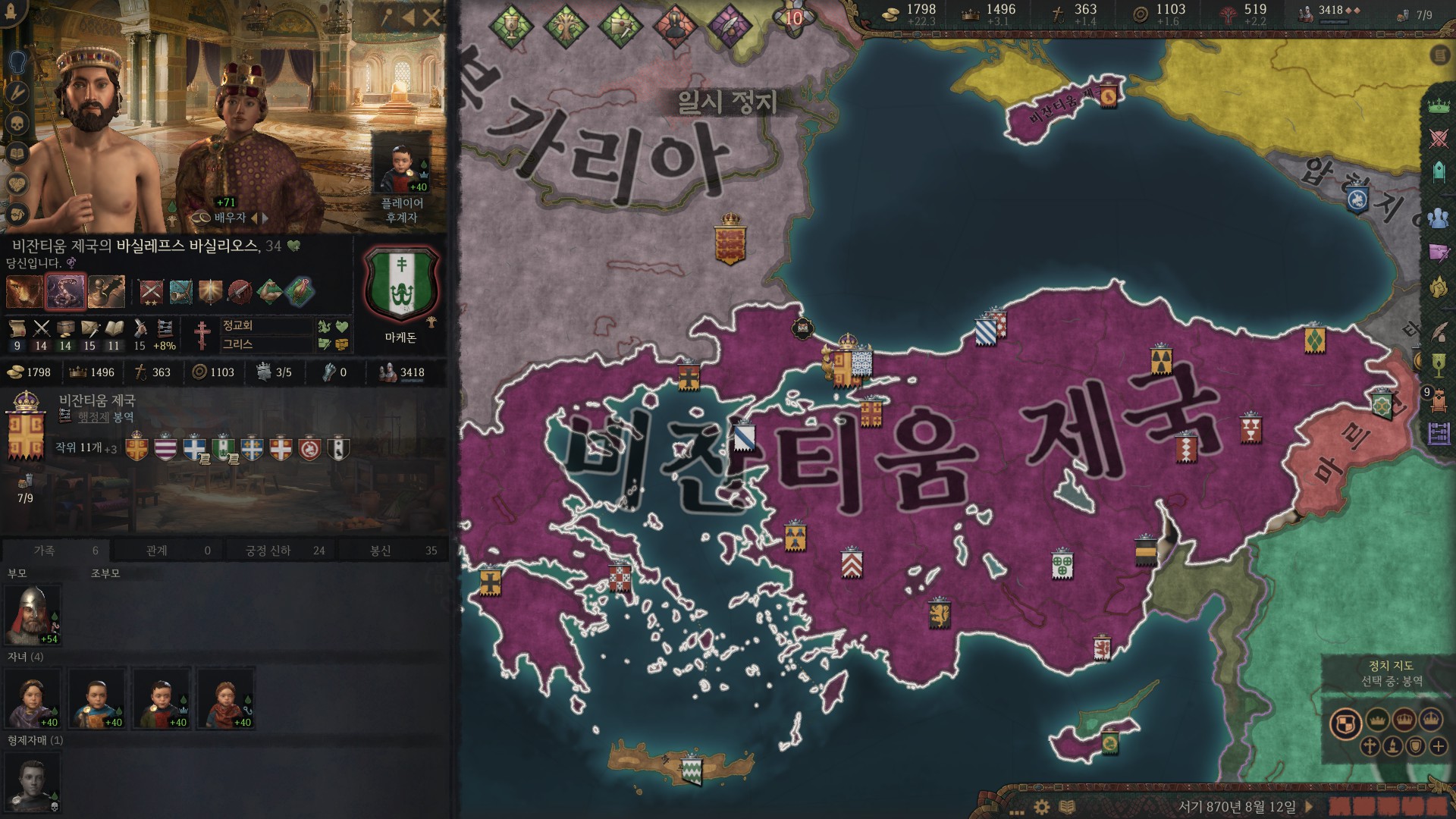This screenshot has width=1456, height=819.
Task: Open the military panel via crossed swords icon
Action: coord(1439,137)
